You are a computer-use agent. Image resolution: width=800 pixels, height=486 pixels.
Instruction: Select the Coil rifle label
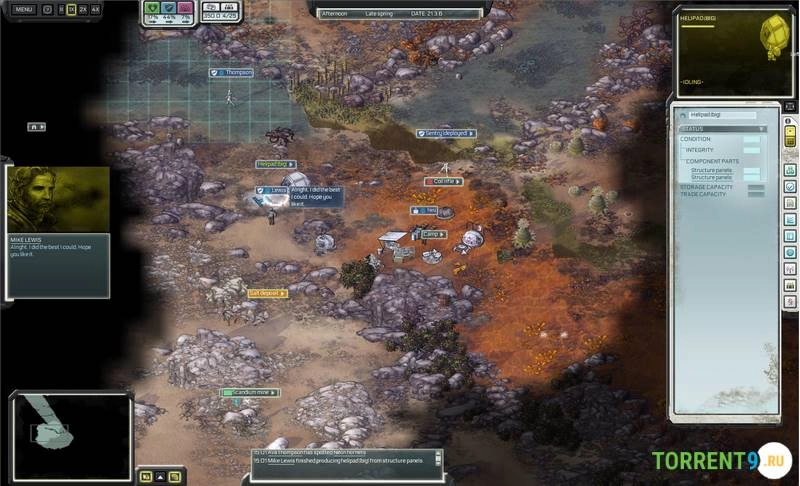point(444,181)
